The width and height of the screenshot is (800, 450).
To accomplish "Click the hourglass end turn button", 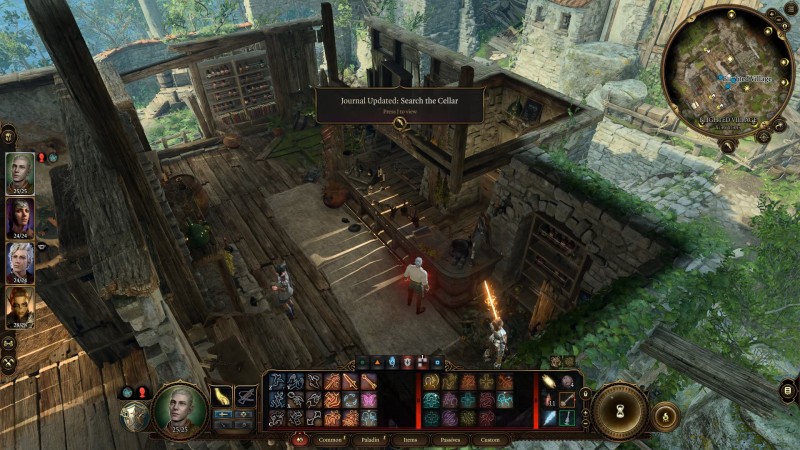I will [619, 411].
